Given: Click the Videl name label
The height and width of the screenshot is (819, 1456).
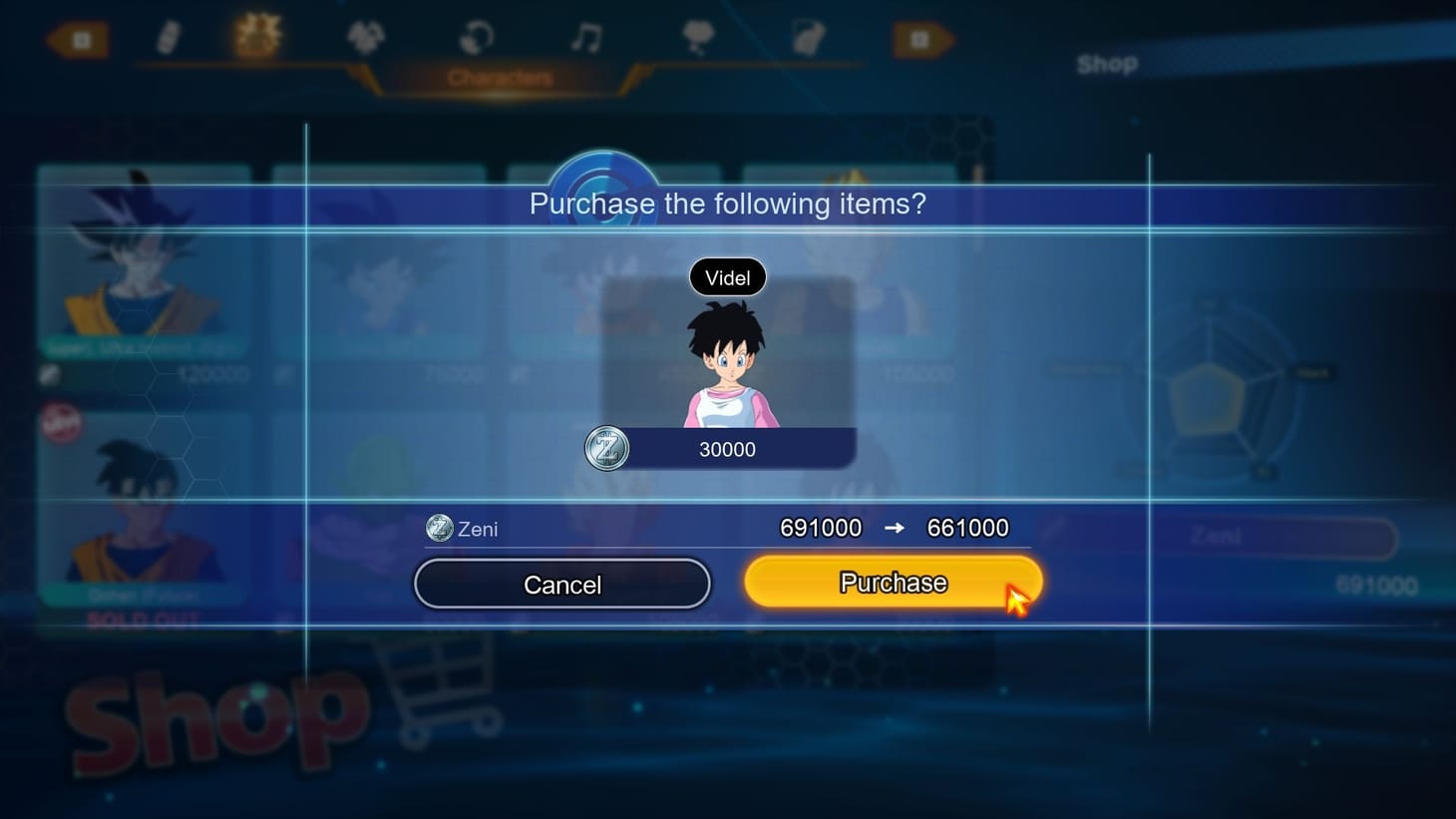Looking at the screenshot, I should click(x=727, y=277).
